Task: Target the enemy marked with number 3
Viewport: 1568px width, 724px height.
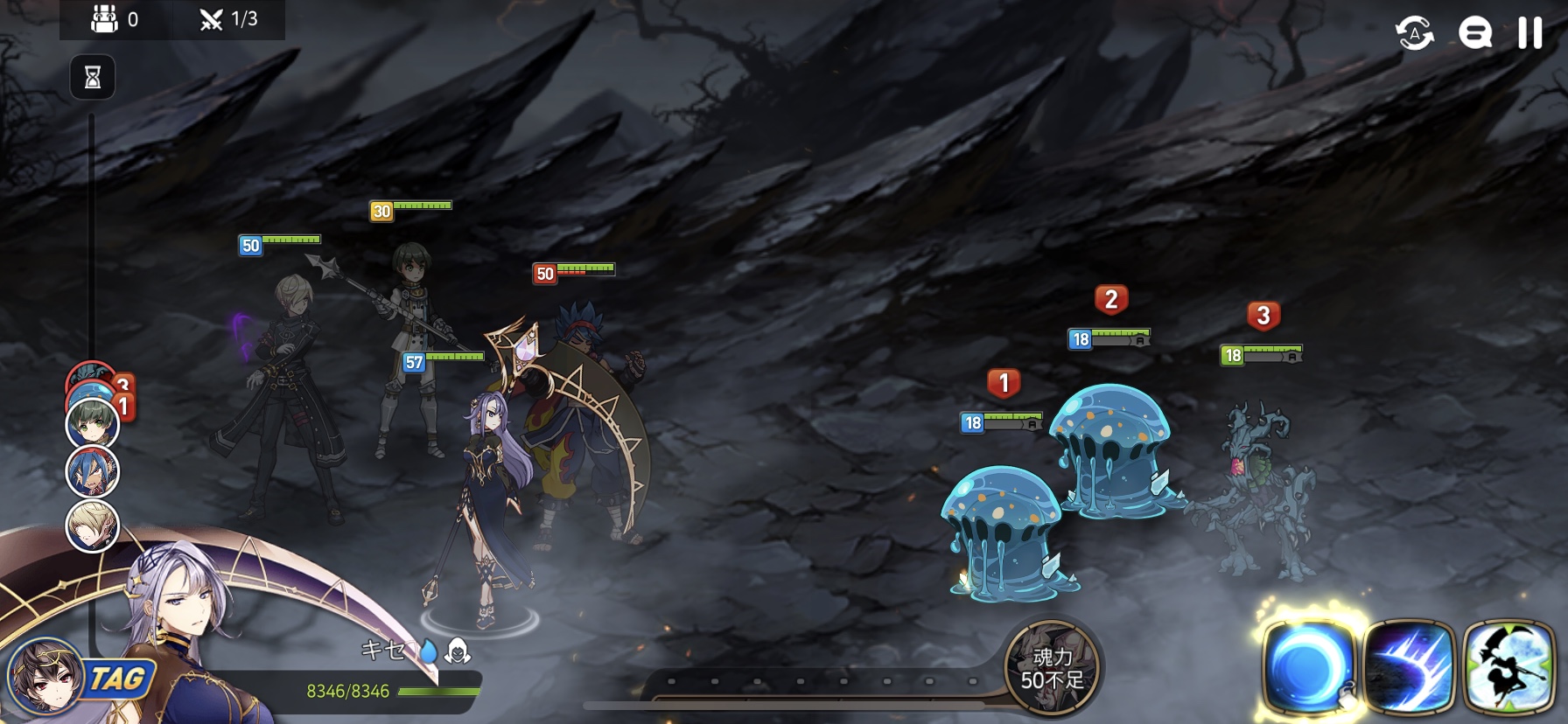Action: (1256, 490)
